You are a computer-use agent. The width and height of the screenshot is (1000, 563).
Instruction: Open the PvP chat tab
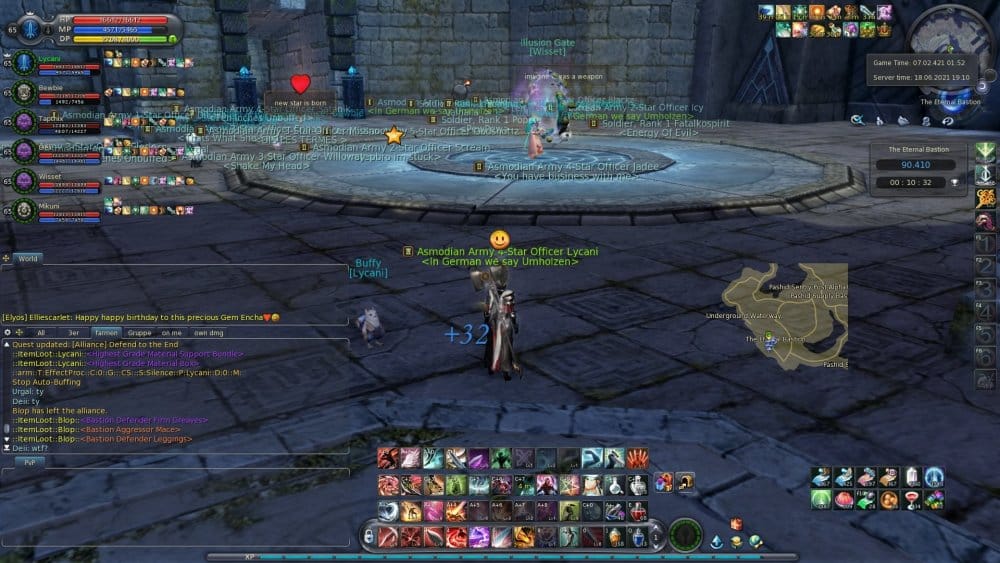pyautogui.click(x=29, y=462)
